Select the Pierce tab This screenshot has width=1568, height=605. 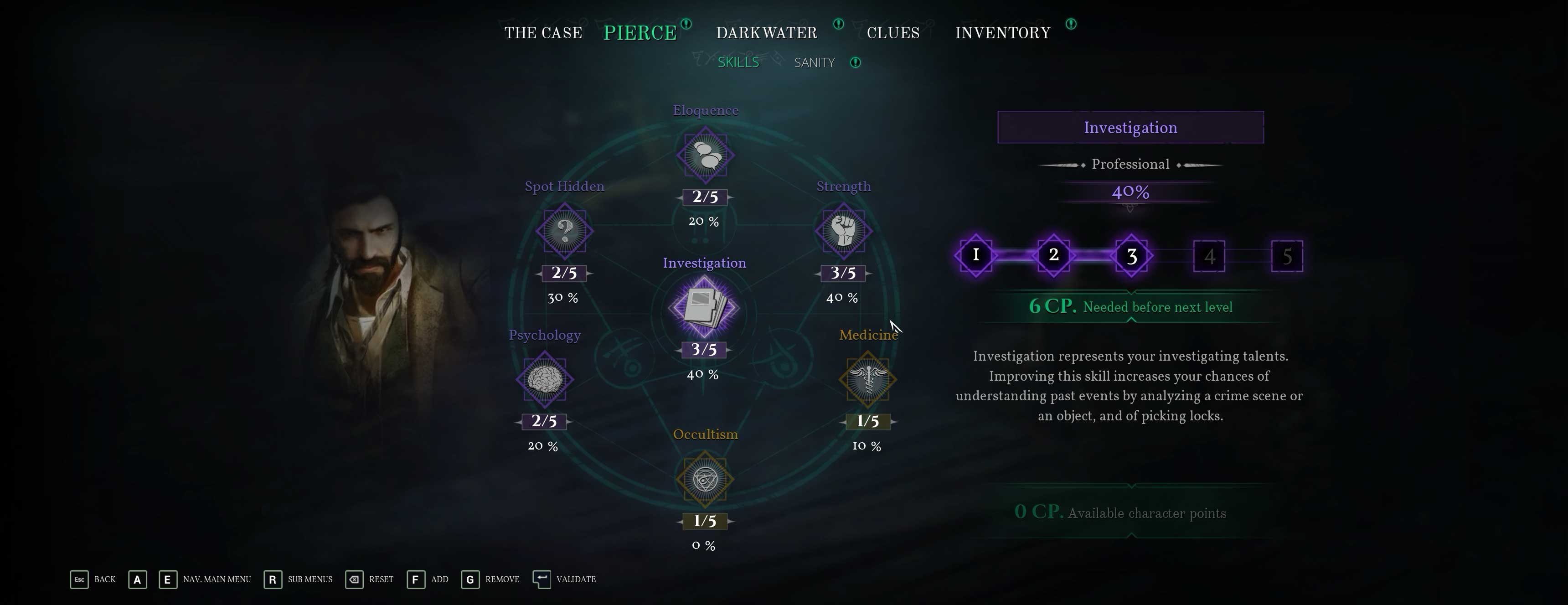tap(640, 33)
